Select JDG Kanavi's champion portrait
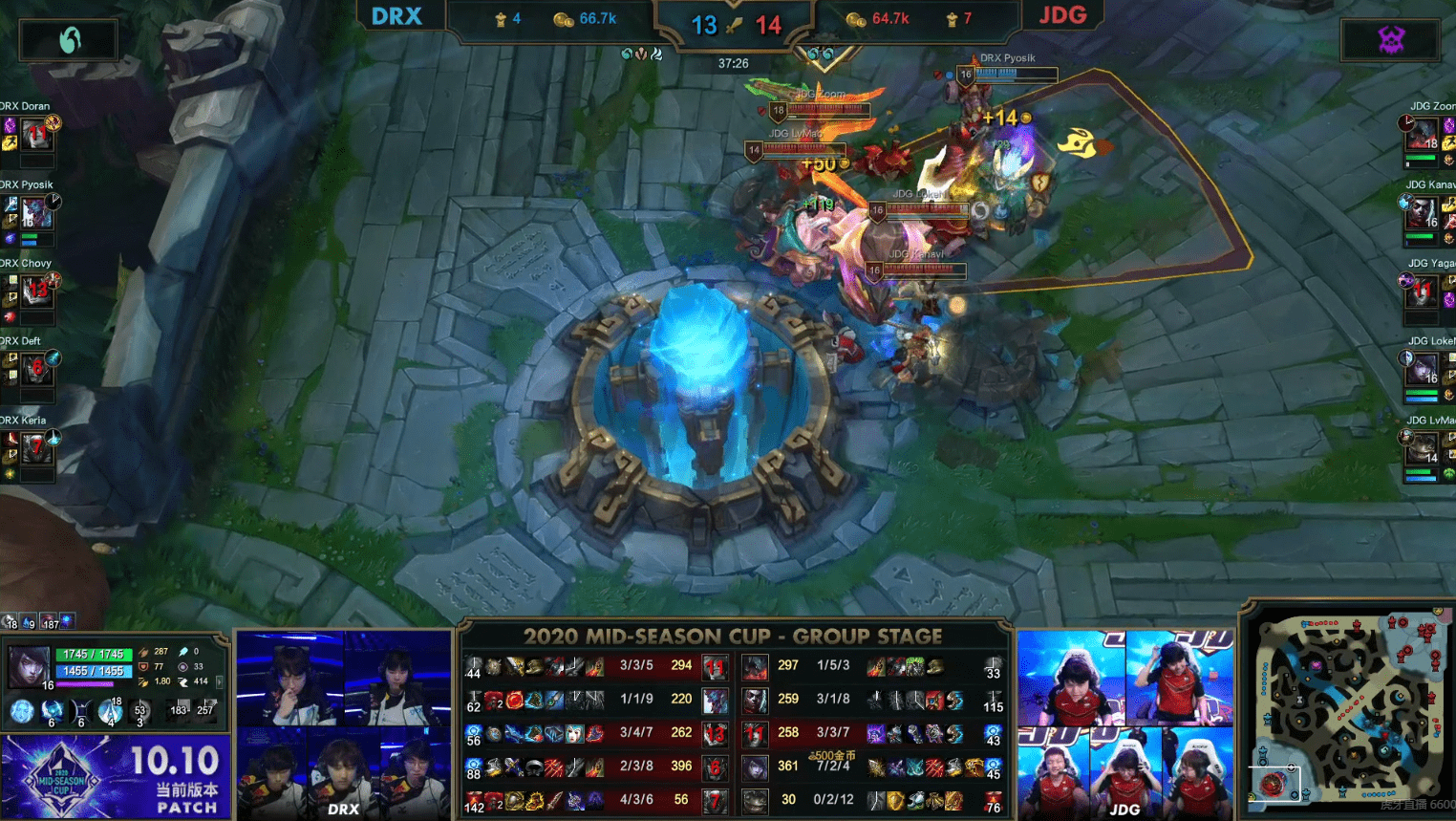Viewport: 1456px width, 821px height. tap(1422, 213)
